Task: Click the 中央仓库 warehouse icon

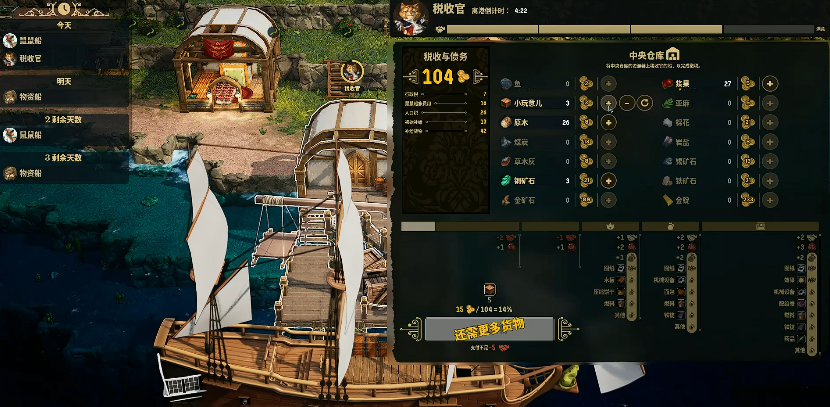Action: (673, 54)
